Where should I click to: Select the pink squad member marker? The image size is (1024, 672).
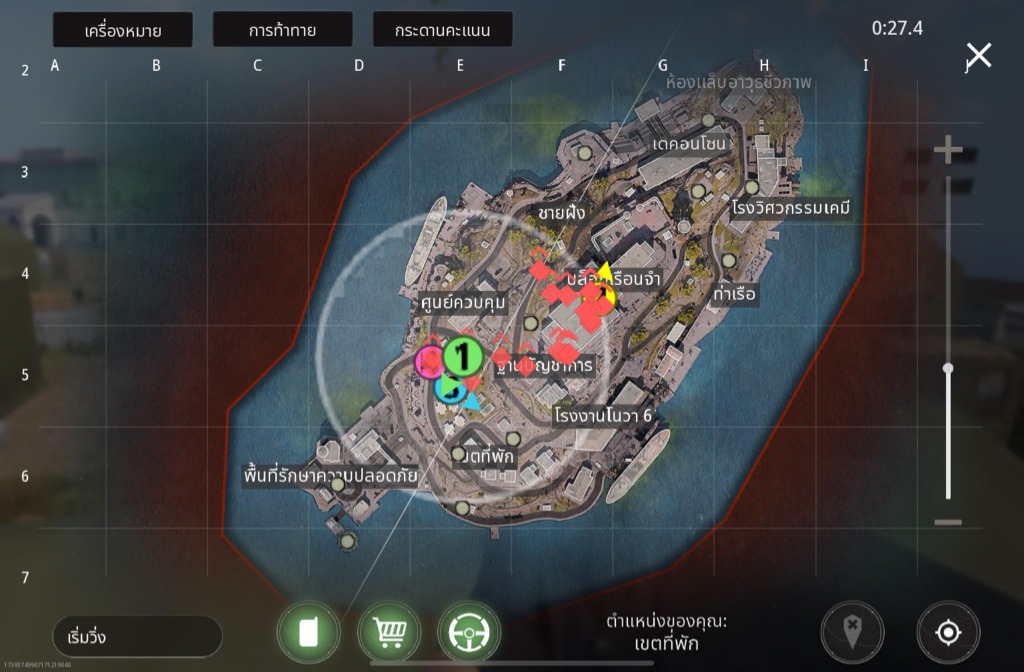430,360
